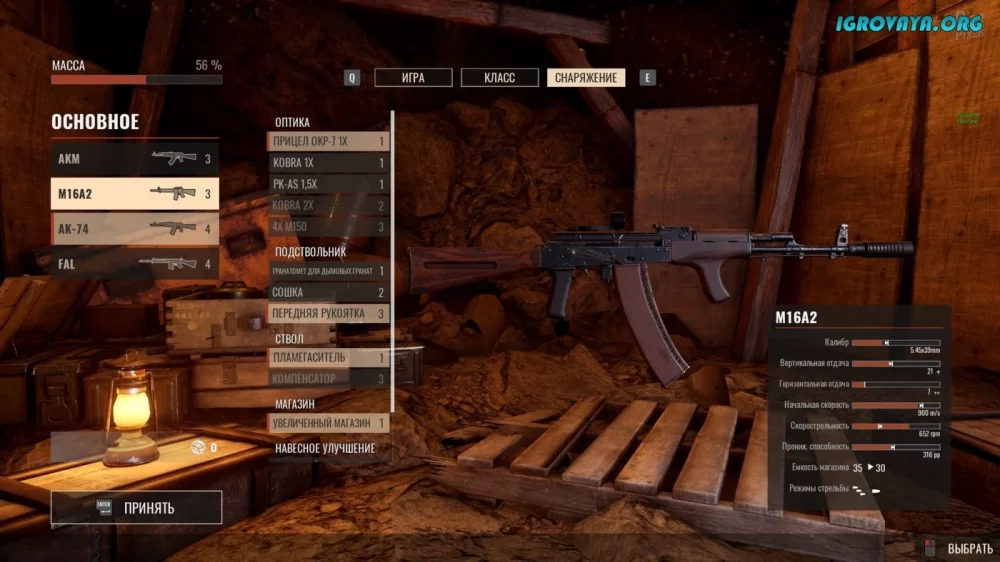The image size is (1000, 562).
Task: Choose the УВЕЛИЧЕННЫЙ МАГАЗИН extended magazine
Action: point(328,423)
